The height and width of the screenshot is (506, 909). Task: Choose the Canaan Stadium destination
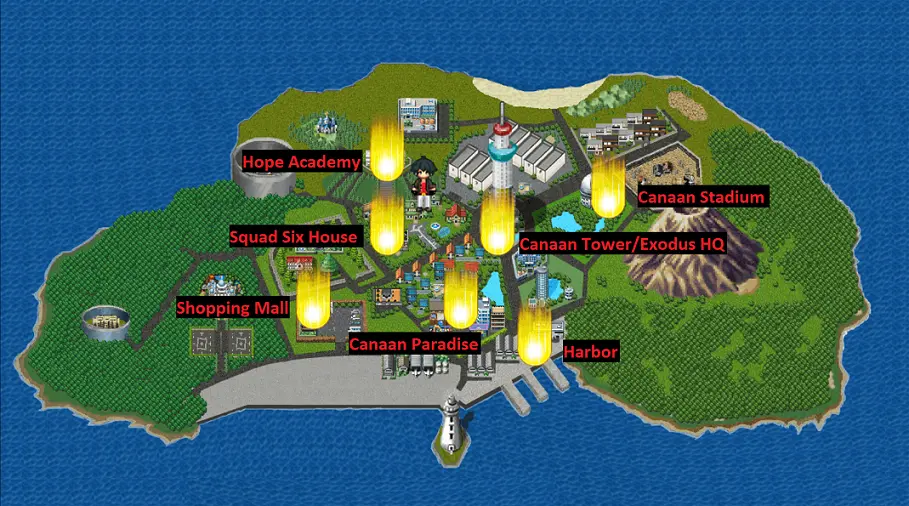pos(606,189)
